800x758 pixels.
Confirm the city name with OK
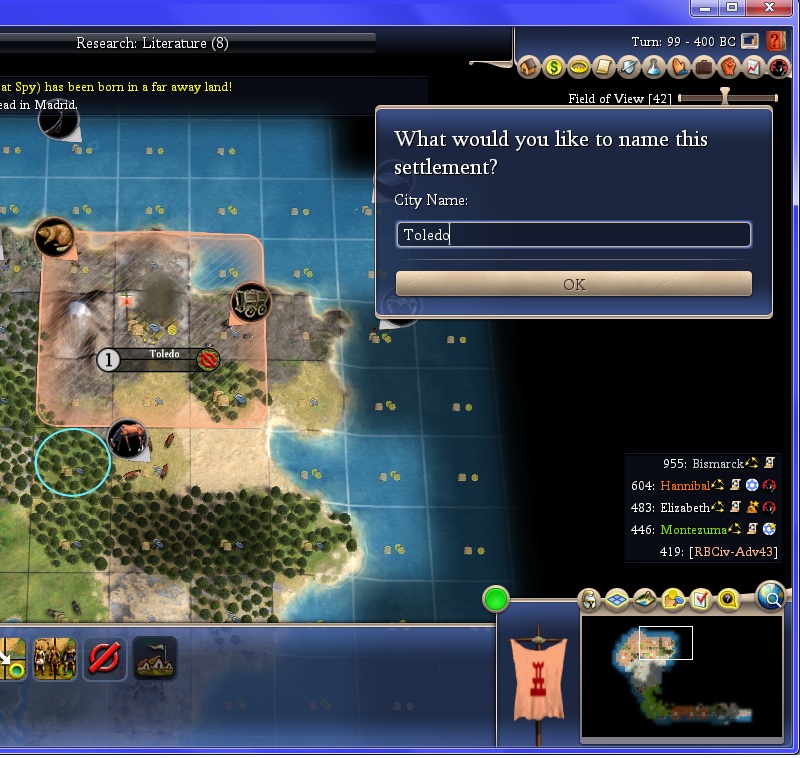point(573,284)
